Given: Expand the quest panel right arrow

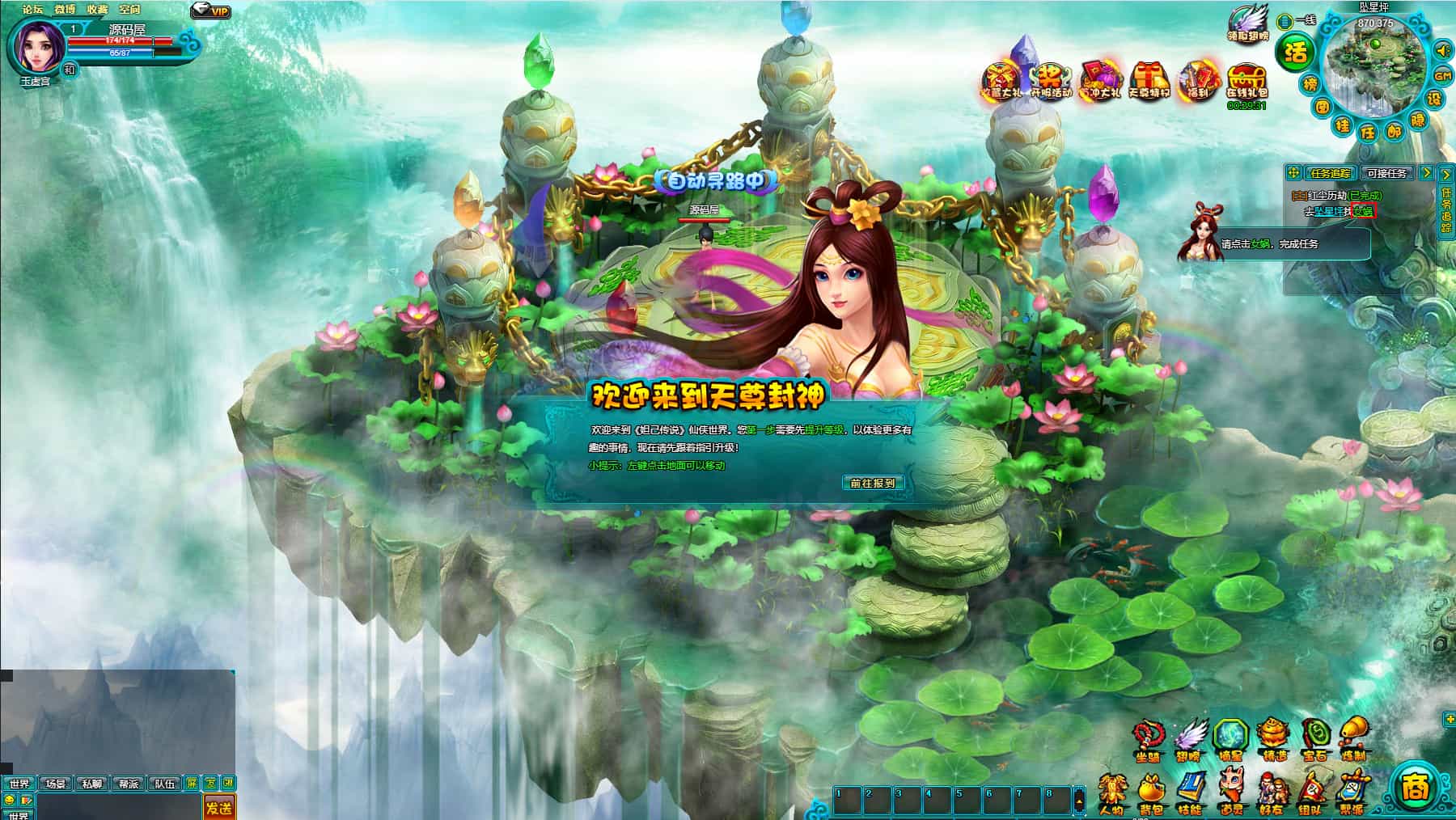Looking at the screenshot, I should click(x=1427, y=173).
